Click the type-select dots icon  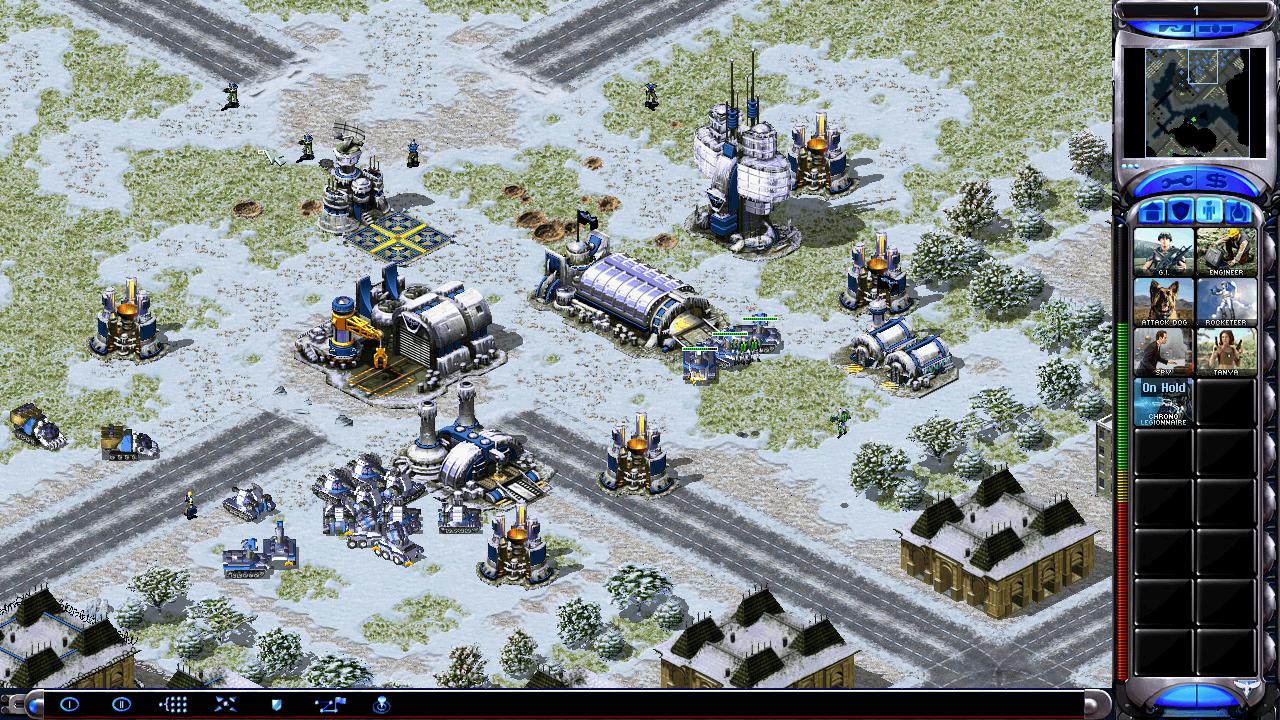click(x=173, y=704)
